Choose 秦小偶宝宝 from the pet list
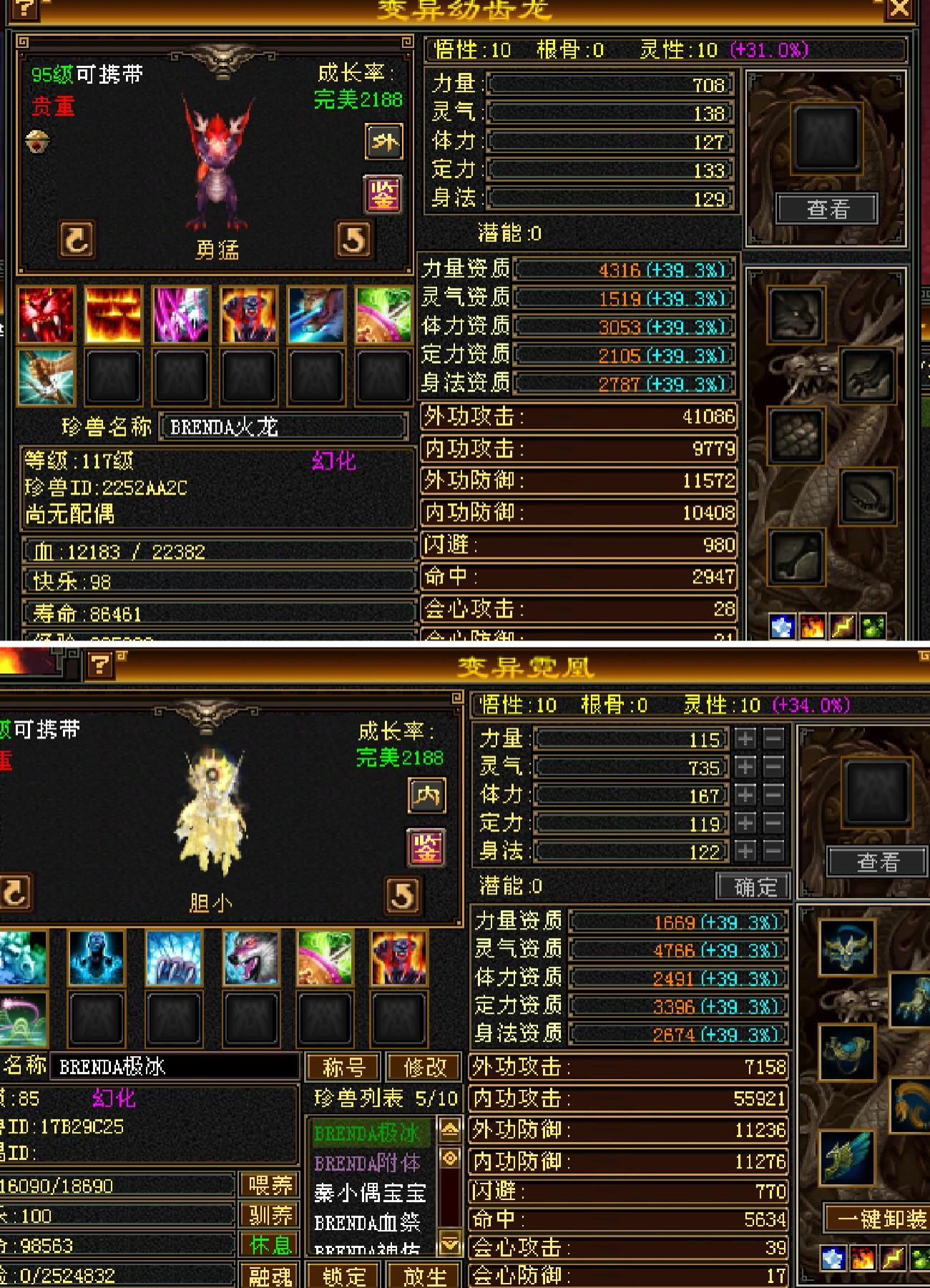Screen dimensions: 930x1288 [x=370, y=1193]
